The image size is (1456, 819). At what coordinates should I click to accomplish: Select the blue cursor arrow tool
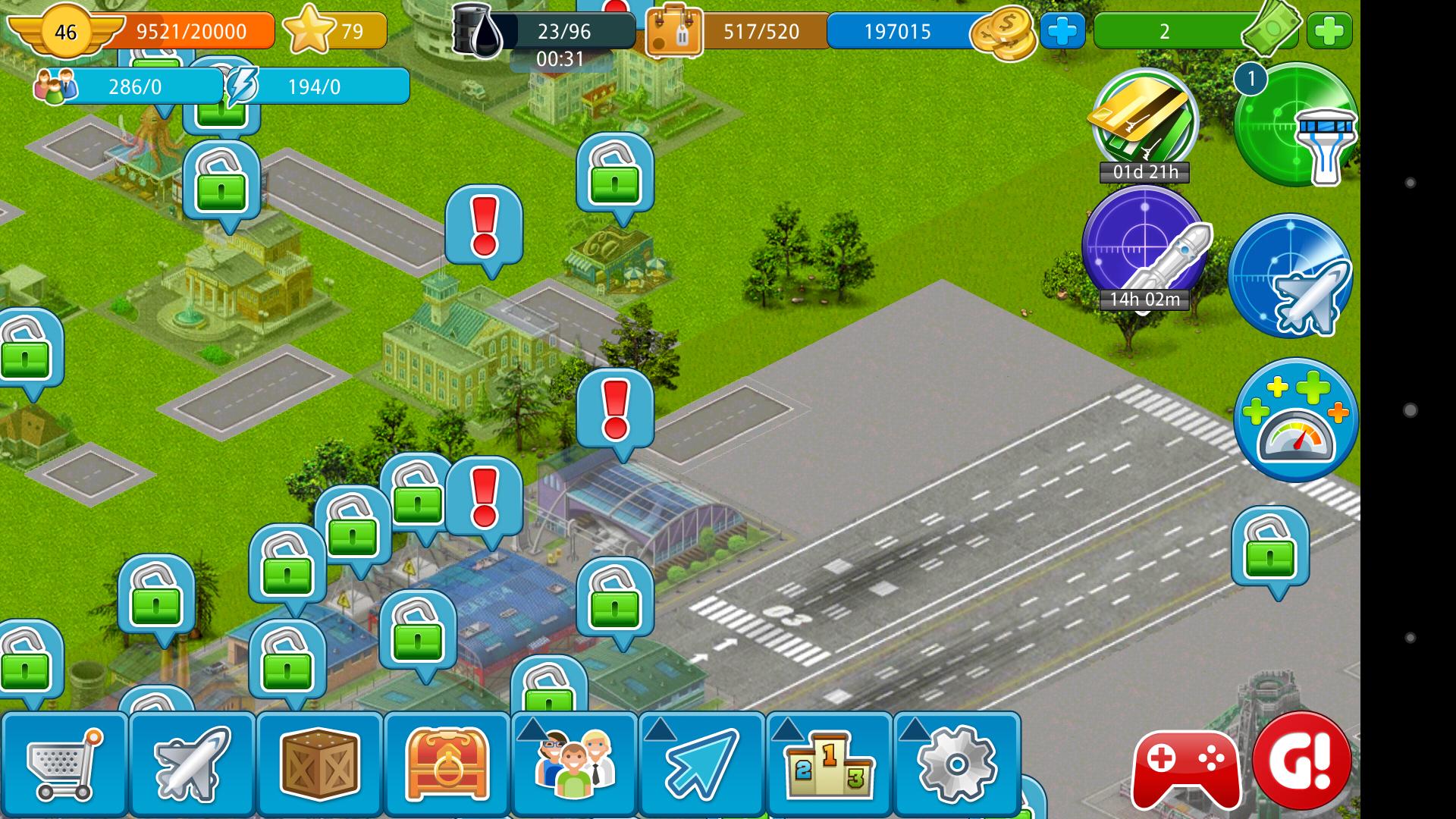(x=701, y=764)
